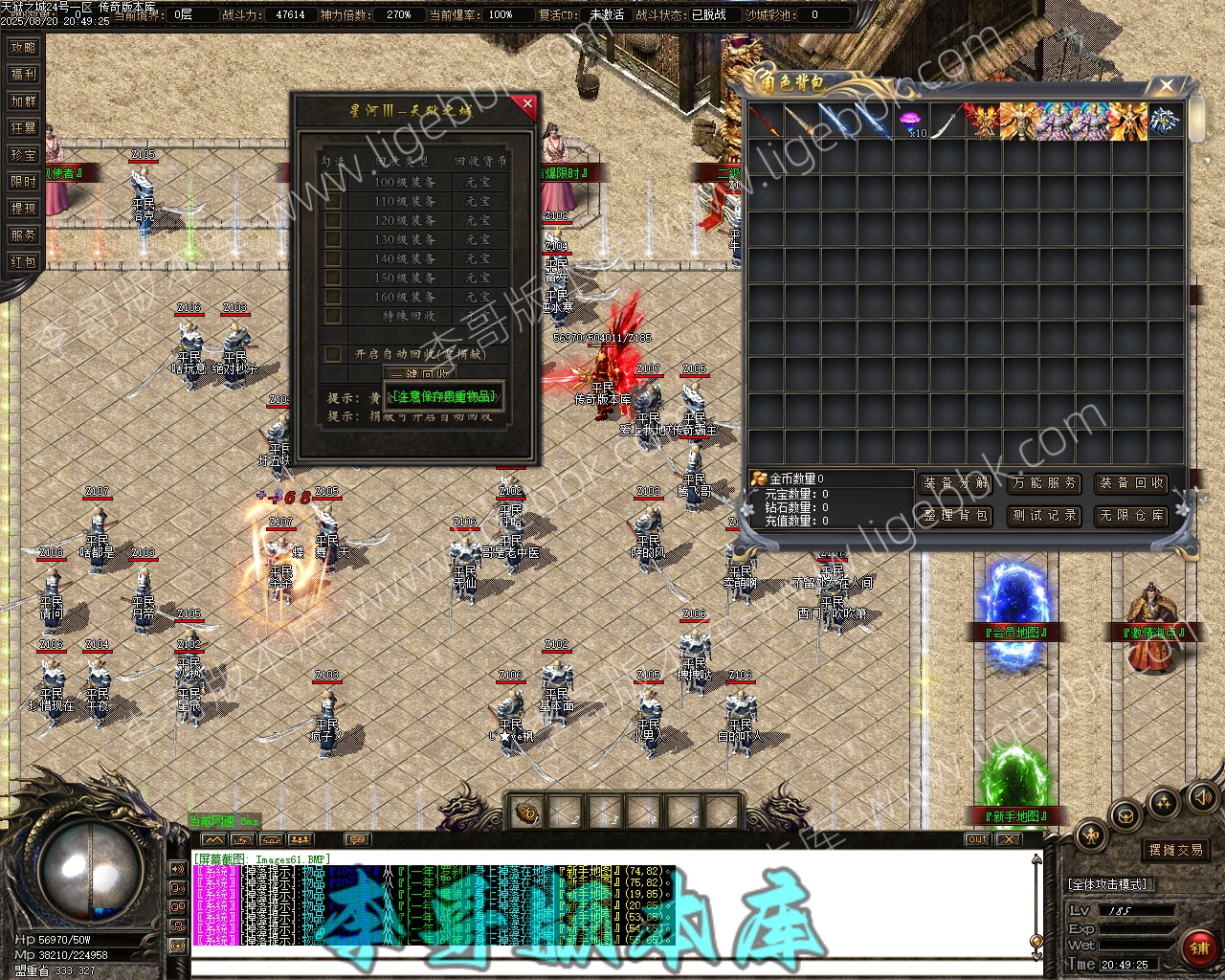This screenshot has height=980, width=1225.
Task: Open the red 铺 shop button
Action: point(1198,947)
